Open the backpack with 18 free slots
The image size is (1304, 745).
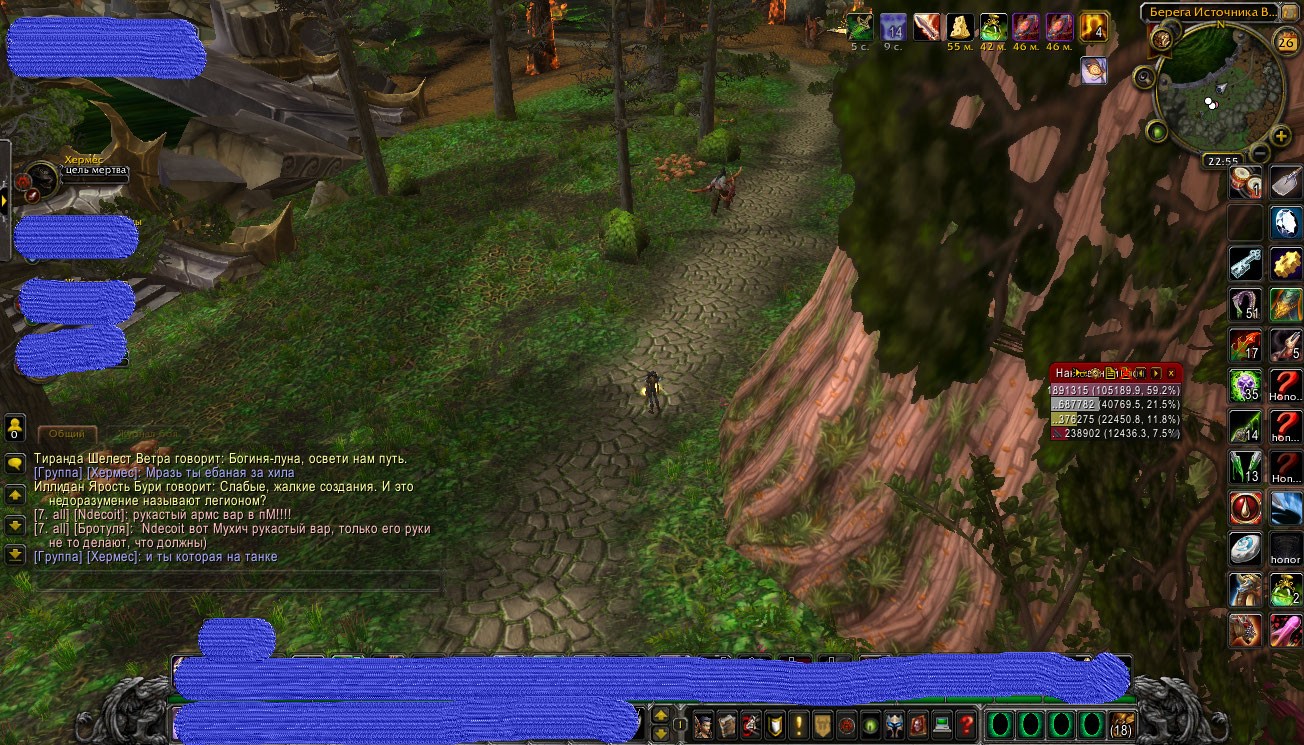point(1121,723)
